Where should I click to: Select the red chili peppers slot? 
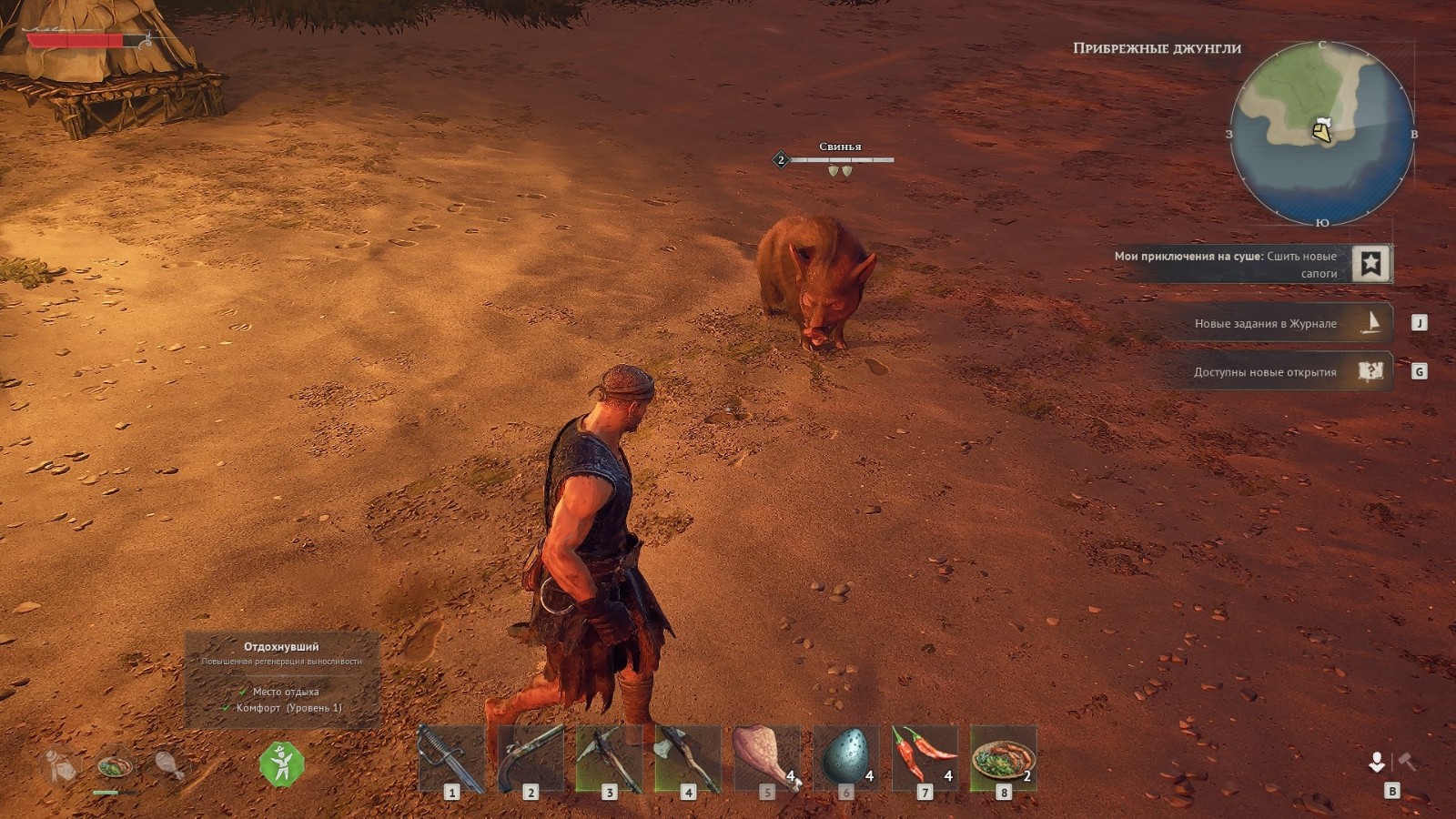tap(925, 758)
